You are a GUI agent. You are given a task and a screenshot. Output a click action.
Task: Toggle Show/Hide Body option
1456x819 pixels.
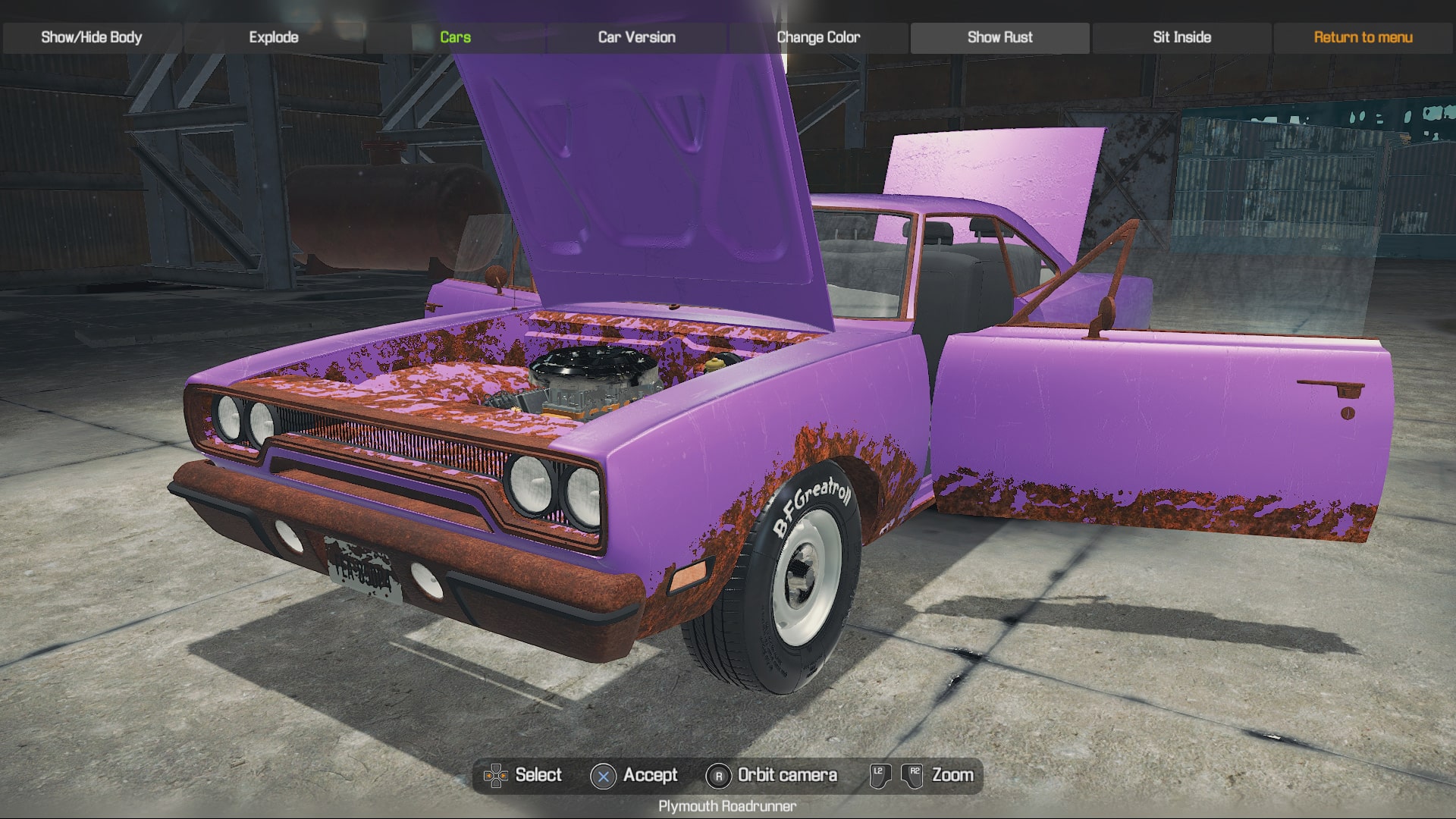[x=91, y=36]
